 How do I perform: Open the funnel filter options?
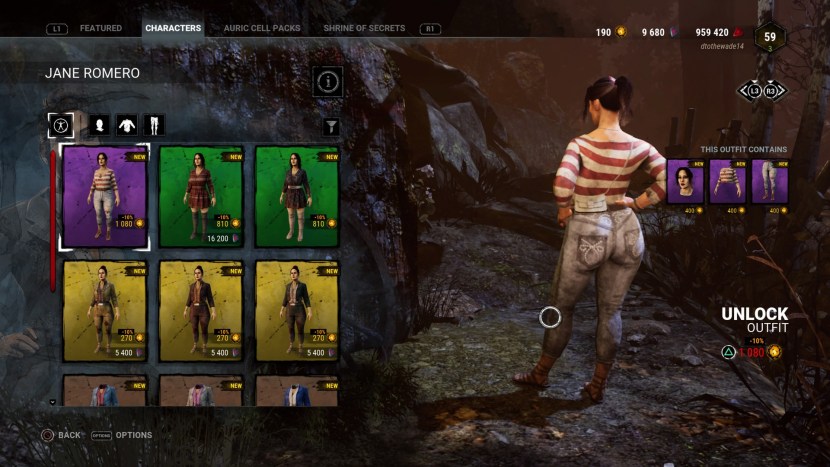coord(331,127)
